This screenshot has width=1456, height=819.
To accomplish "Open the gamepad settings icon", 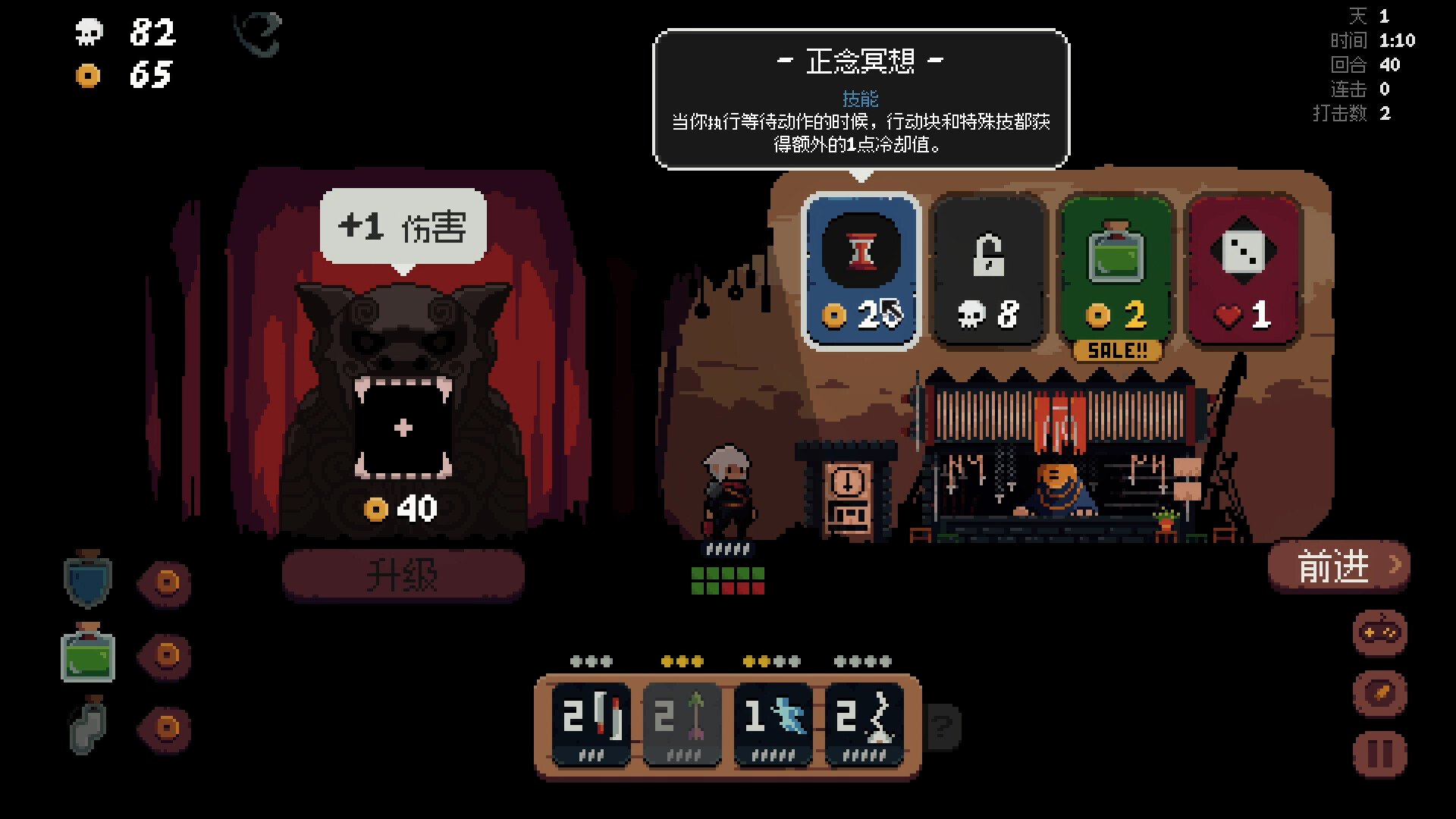I will [x=1379, y=634].
